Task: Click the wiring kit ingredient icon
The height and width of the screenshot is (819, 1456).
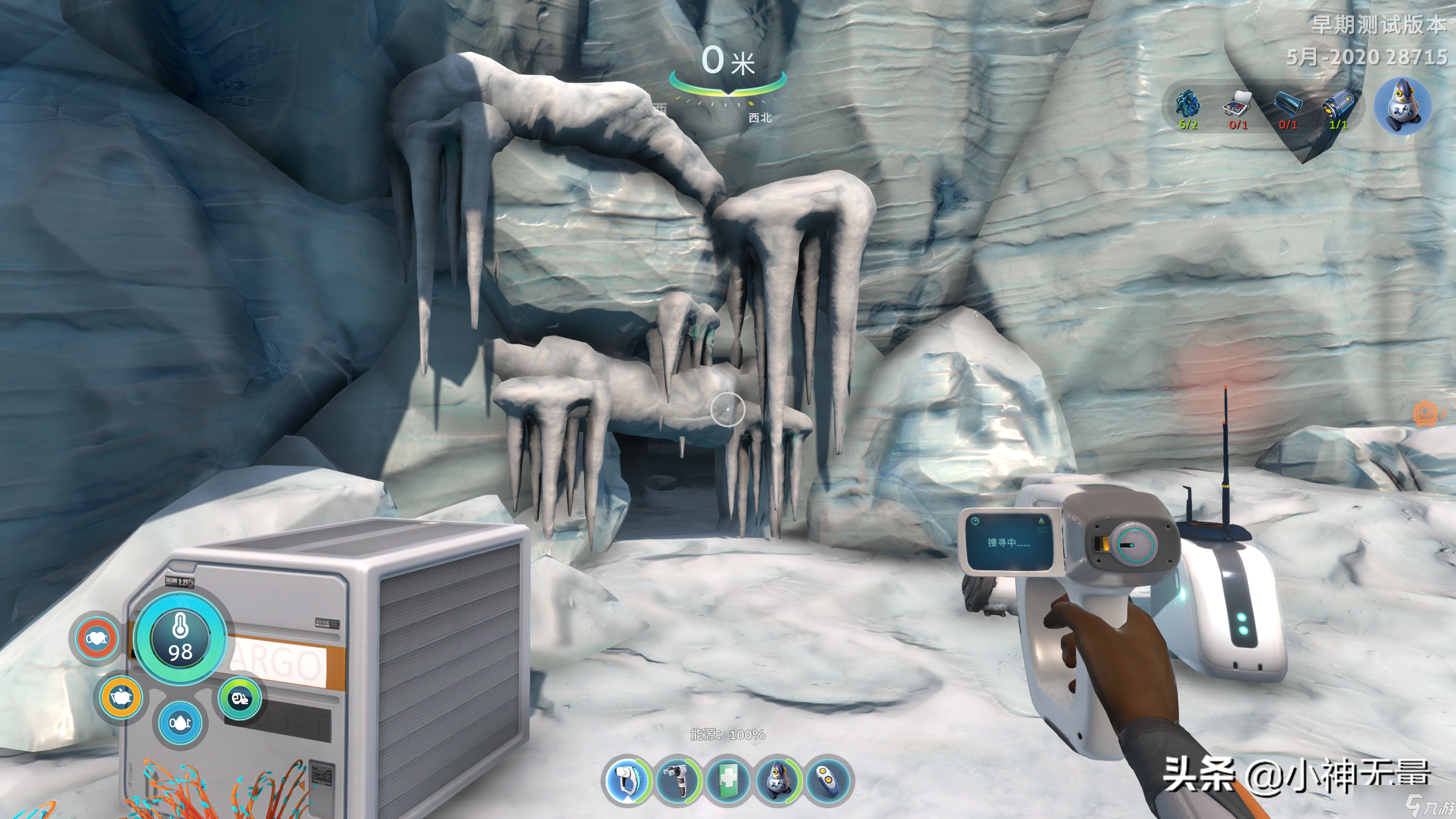Action: click(x=1238, y=105)
